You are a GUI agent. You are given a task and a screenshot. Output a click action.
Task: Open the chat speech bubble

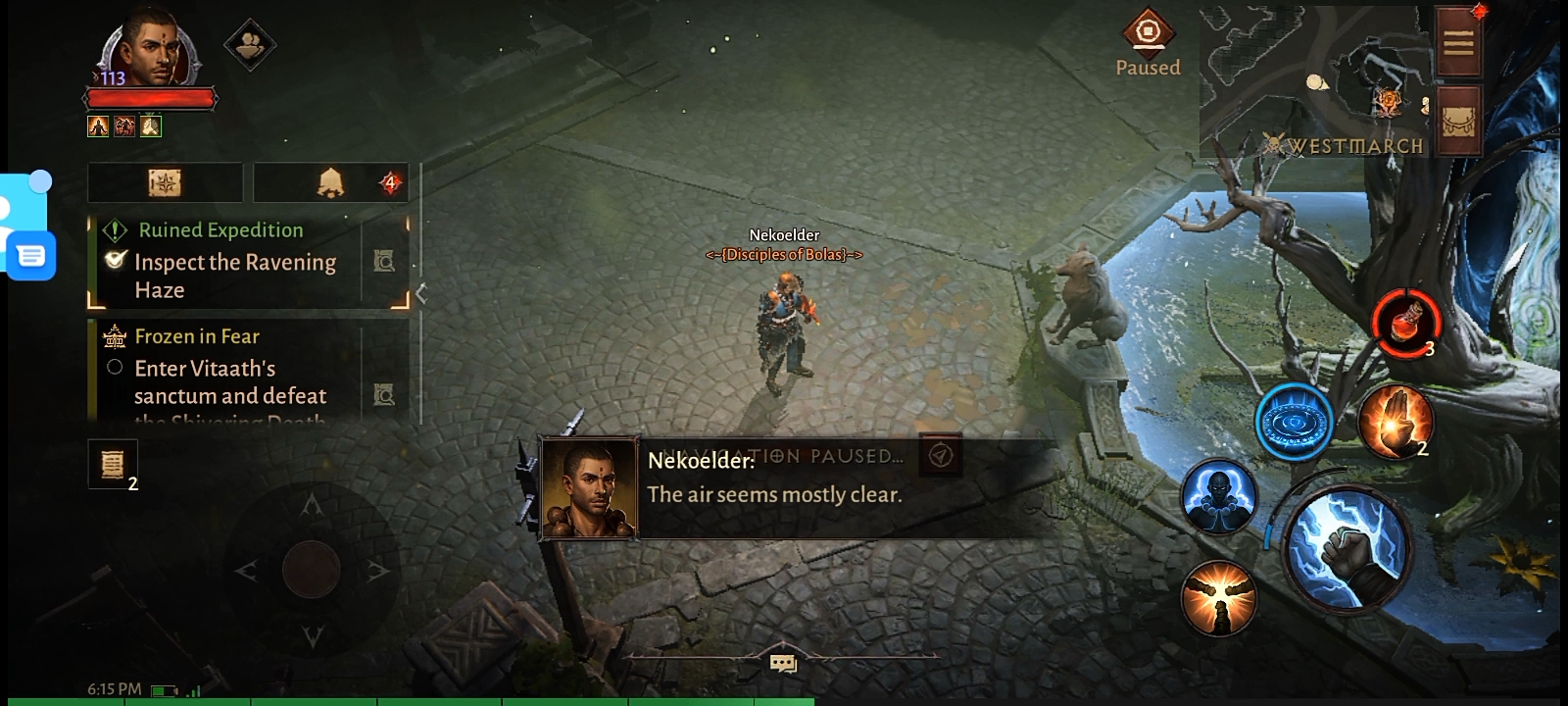click(x=783, y=664)
